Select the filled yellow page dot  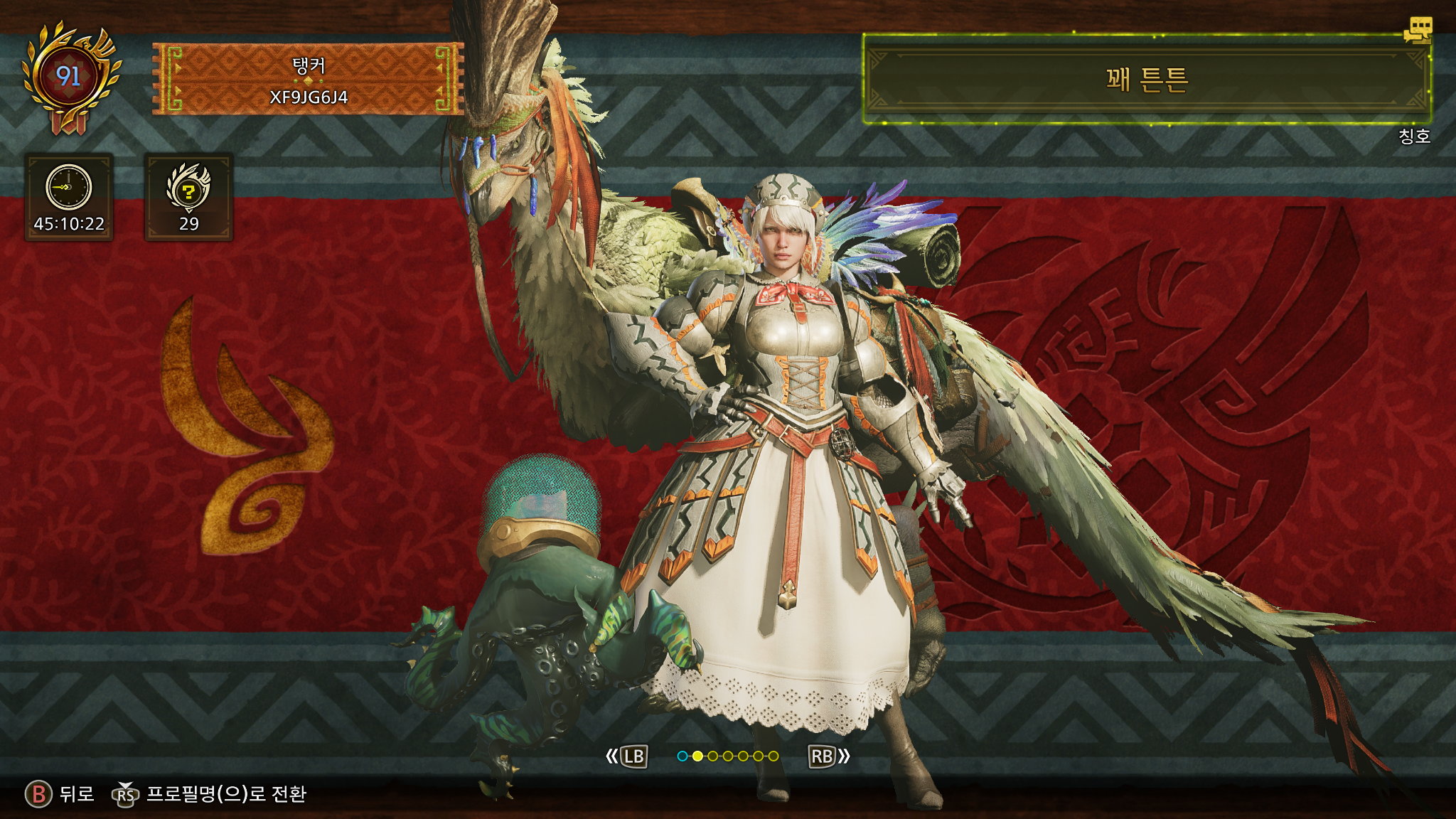point(697,756)
